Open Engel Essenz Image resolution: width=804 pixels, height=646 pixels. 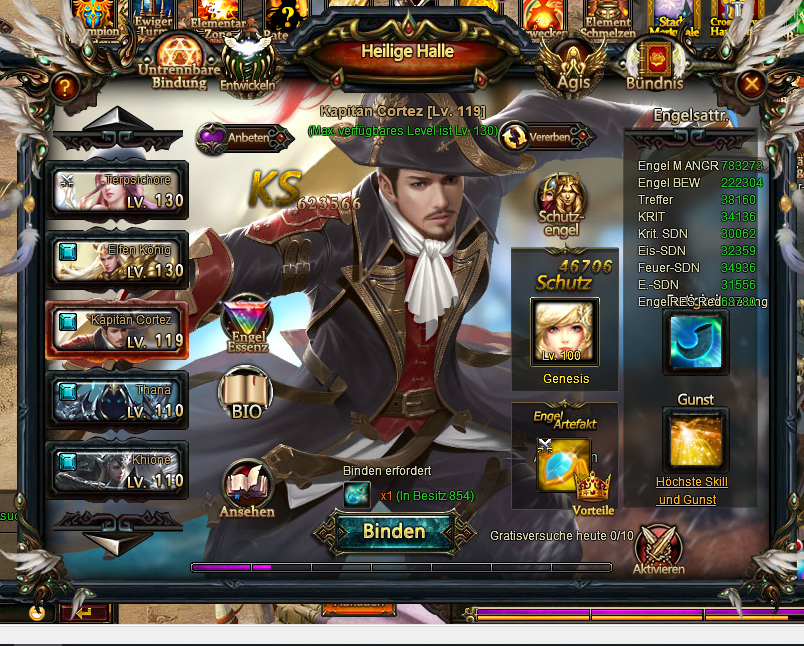tap(246, 325)
